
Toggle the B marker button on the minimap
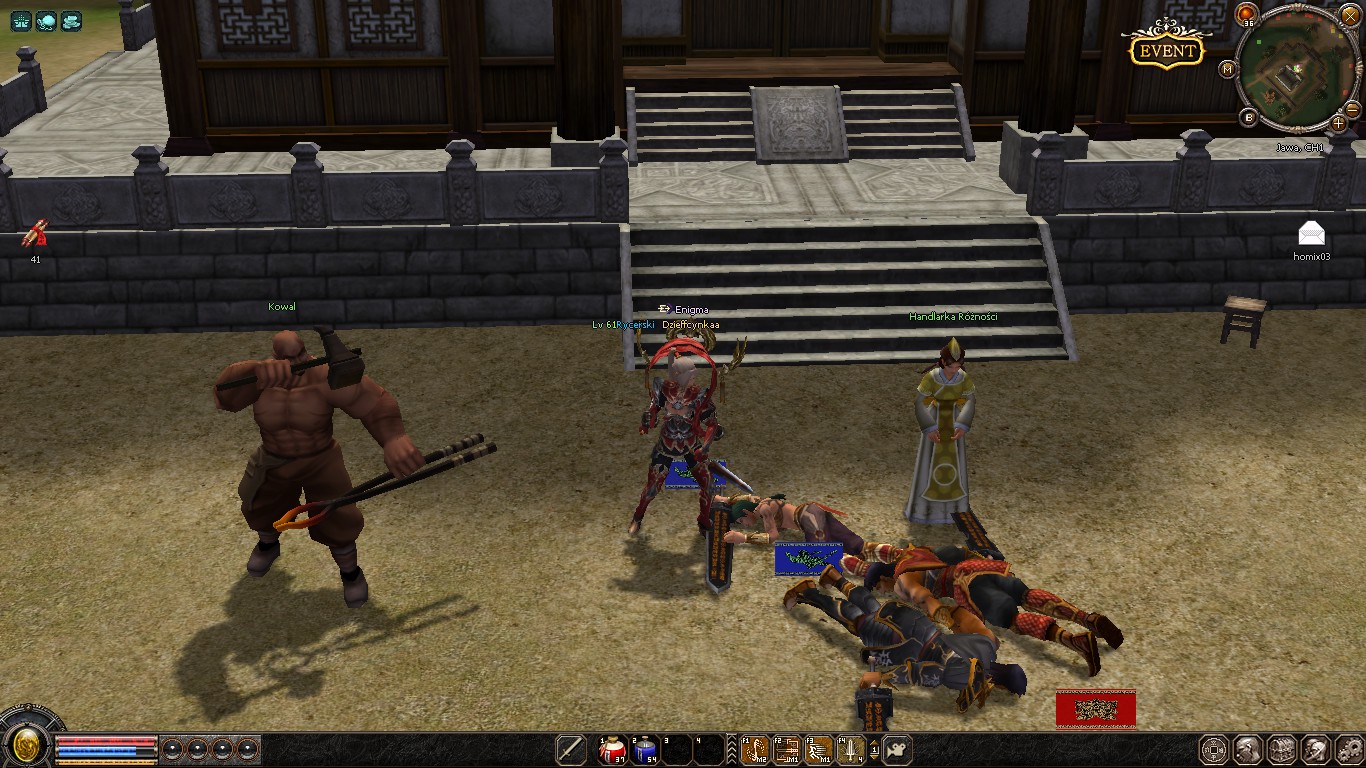click(1248, 117)
